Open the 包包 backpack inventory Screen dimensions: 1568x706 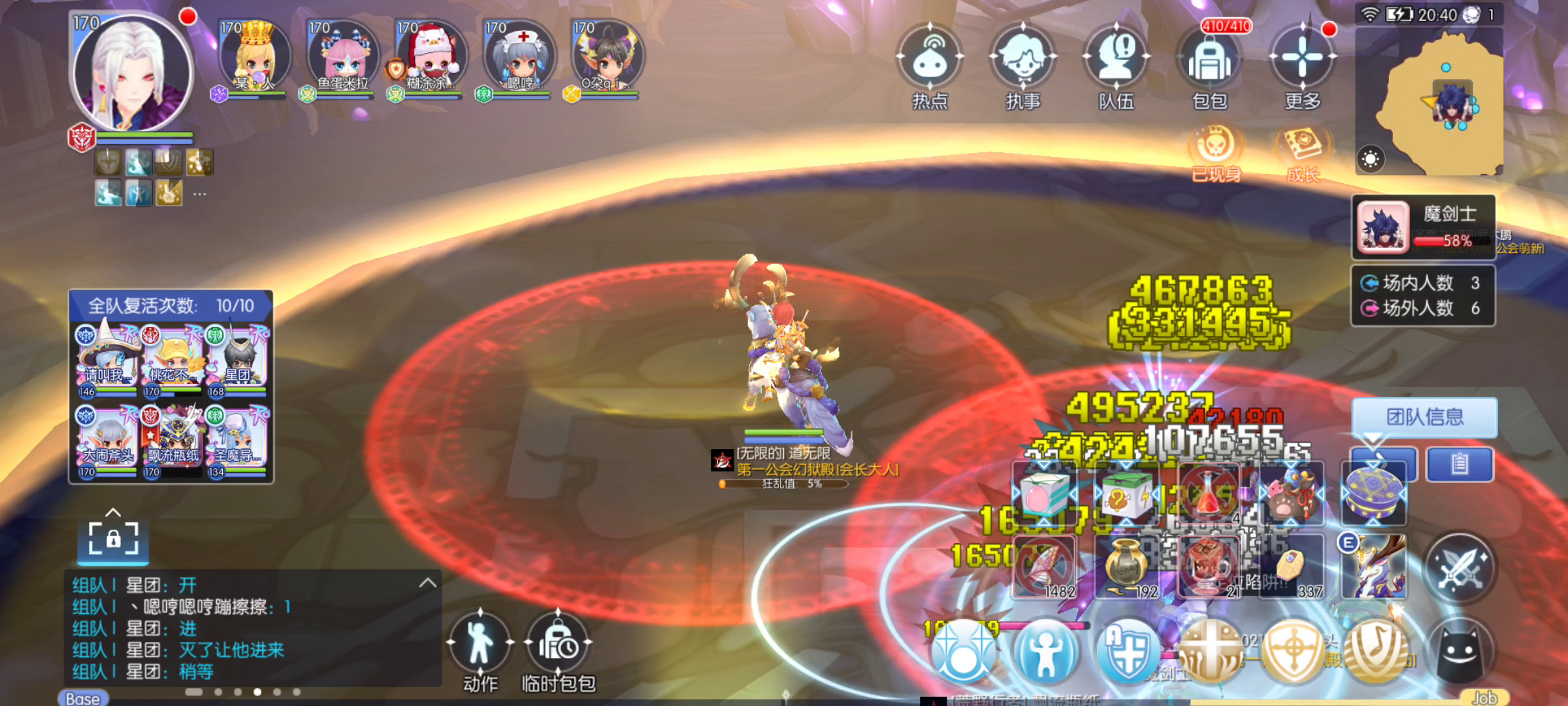(x=1210, y=59)
